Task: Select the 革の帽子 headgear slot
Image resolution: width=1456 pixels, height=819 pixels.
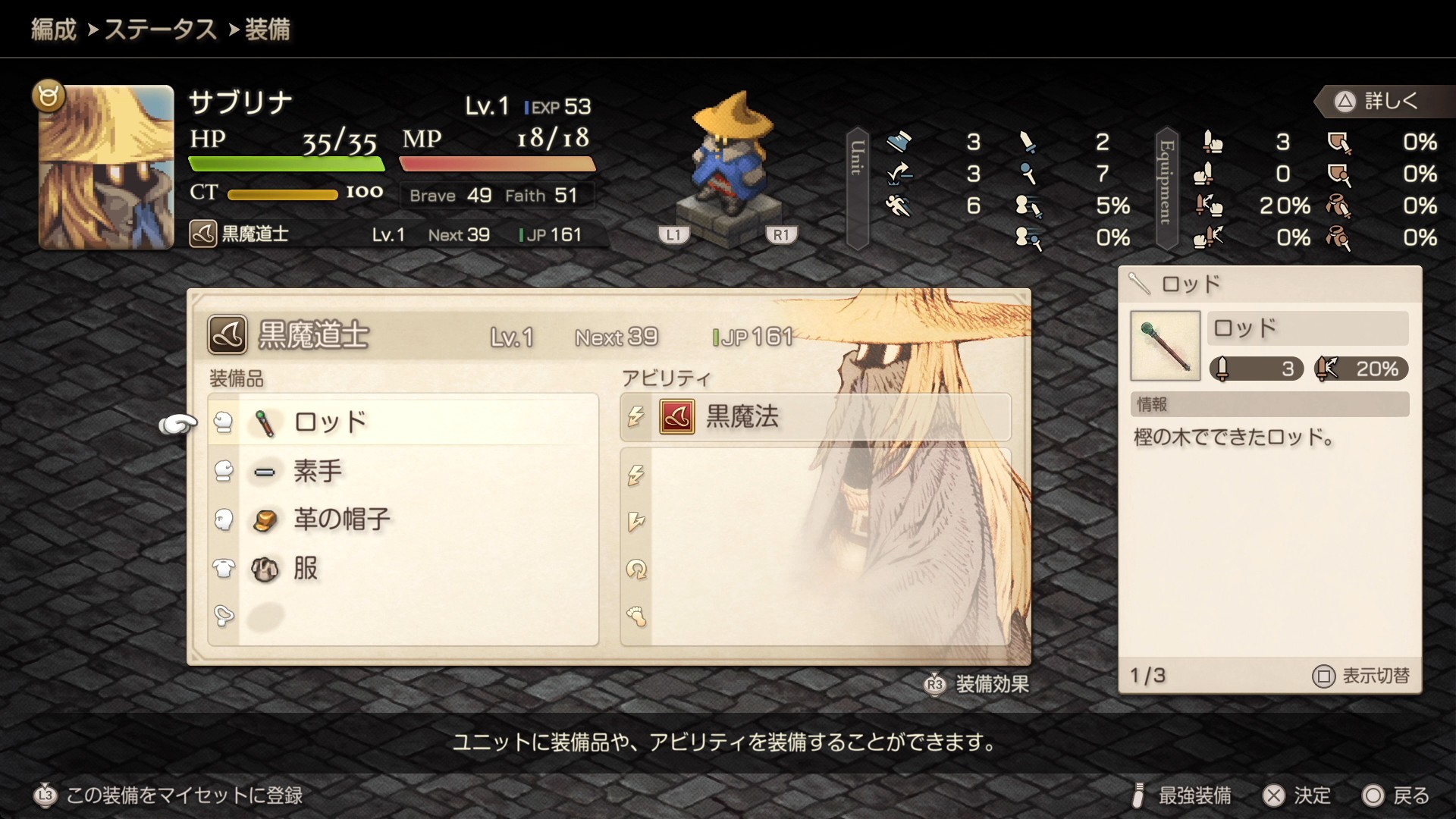Action: tap(403, 519)
